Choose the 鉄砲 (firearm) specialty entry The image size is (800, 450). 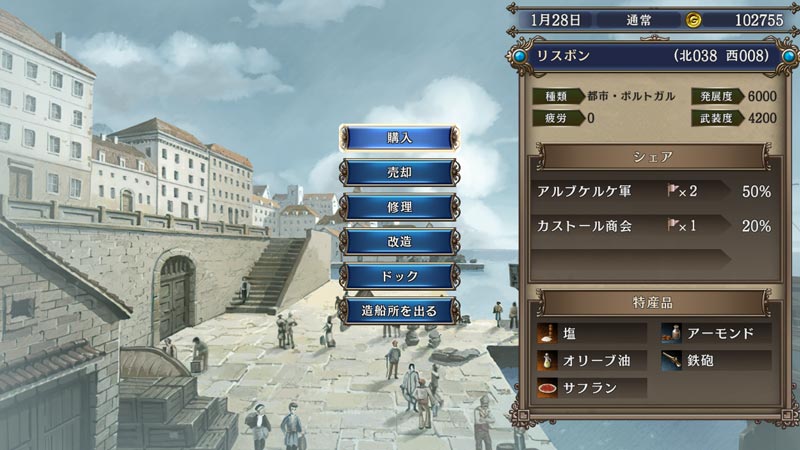click(715, 360)
